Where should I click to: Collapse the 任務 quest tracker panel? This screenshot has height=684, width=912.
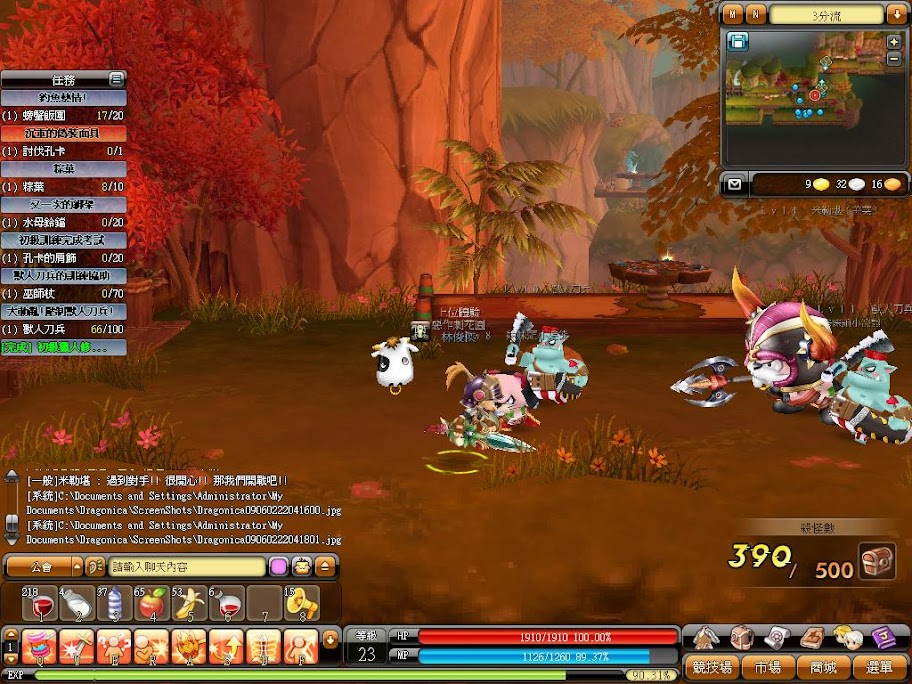[117, 78]
